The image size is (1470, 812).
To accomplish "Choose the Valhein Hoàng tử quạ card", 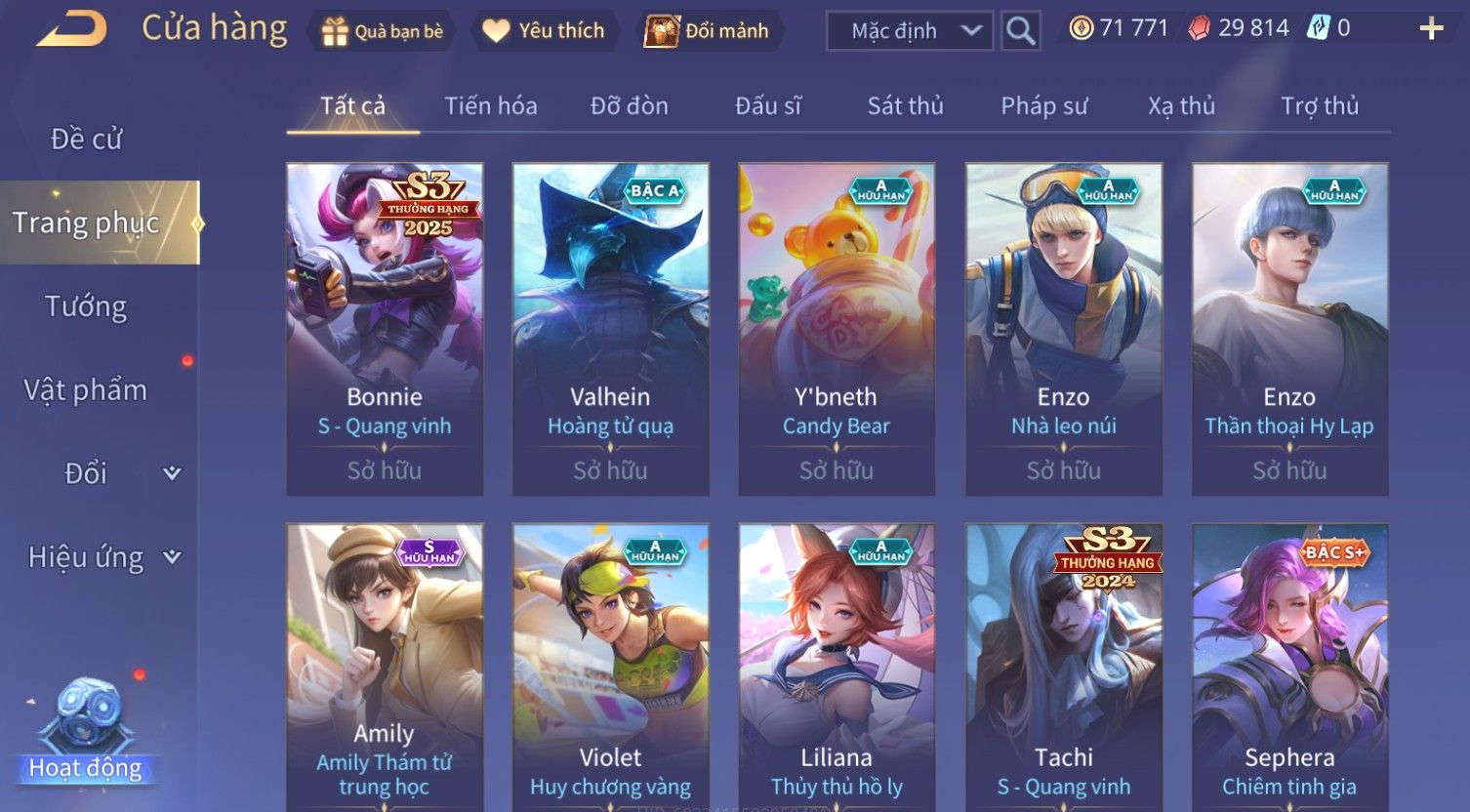I will (611, 329).
